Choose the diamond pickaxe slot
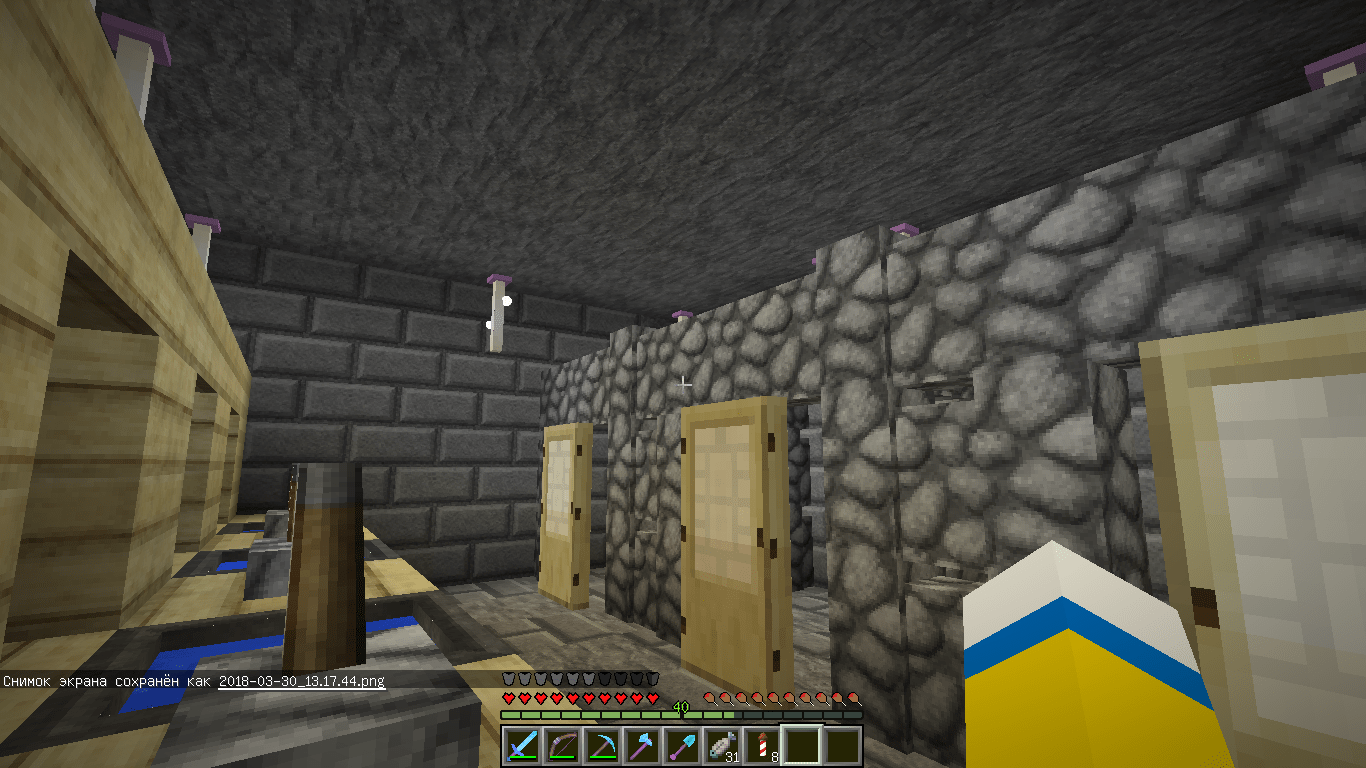Viewport: 1366px width, 768px height. click(601, 745)
